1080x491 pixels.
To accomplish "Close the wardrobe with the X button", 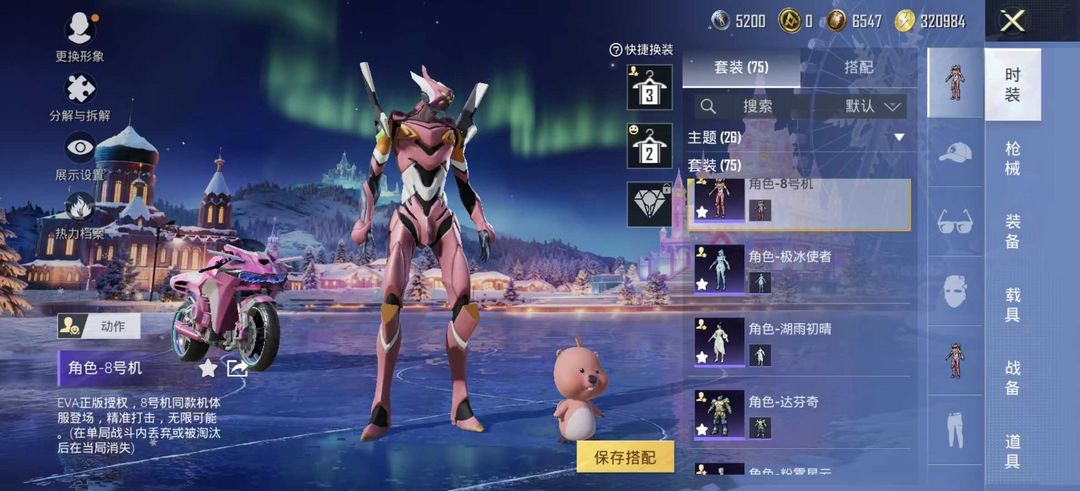I will point(1013,21).
